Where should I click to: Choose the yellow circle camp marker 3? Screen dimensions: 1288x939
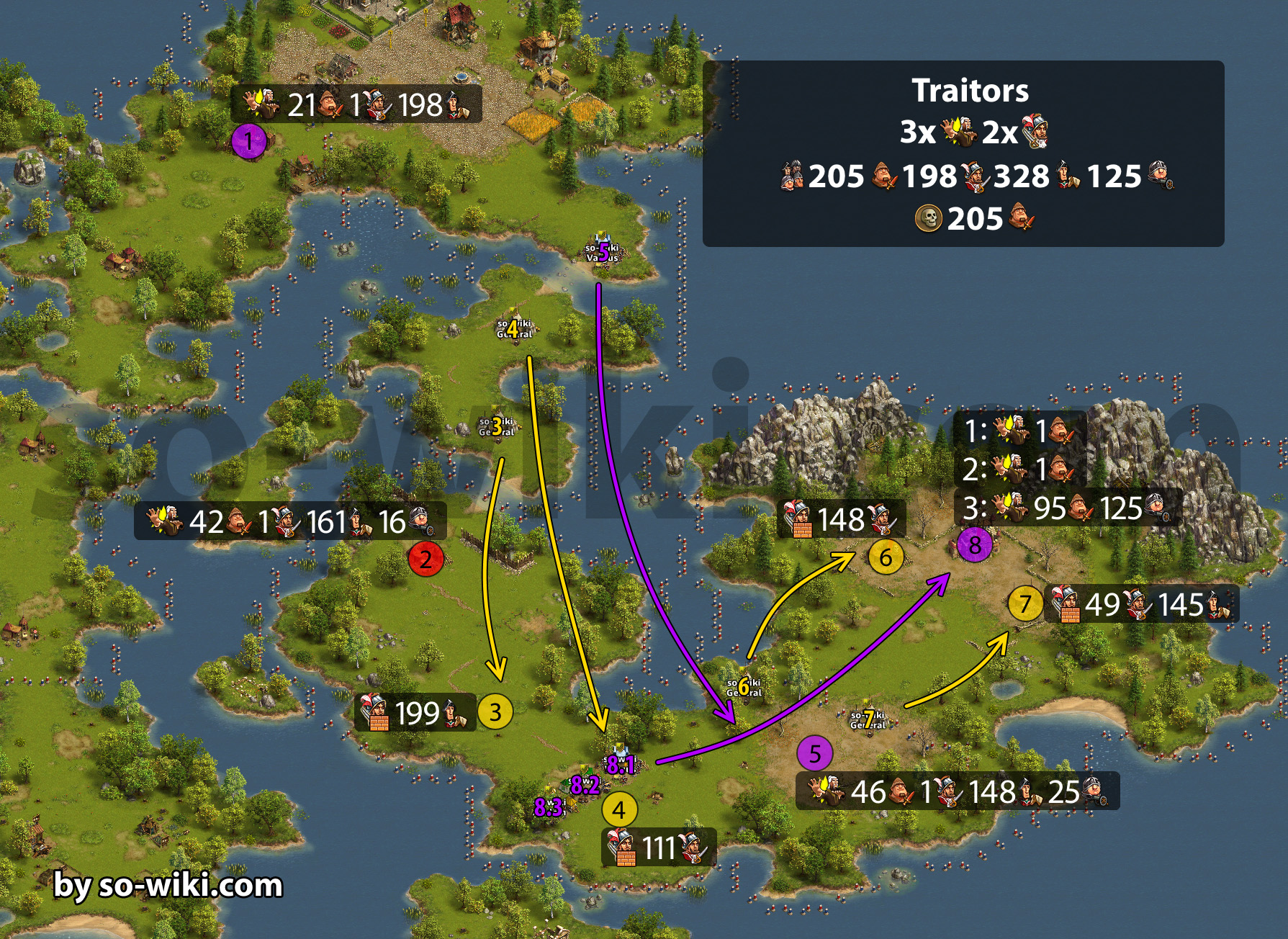click(x=495, y=712)
